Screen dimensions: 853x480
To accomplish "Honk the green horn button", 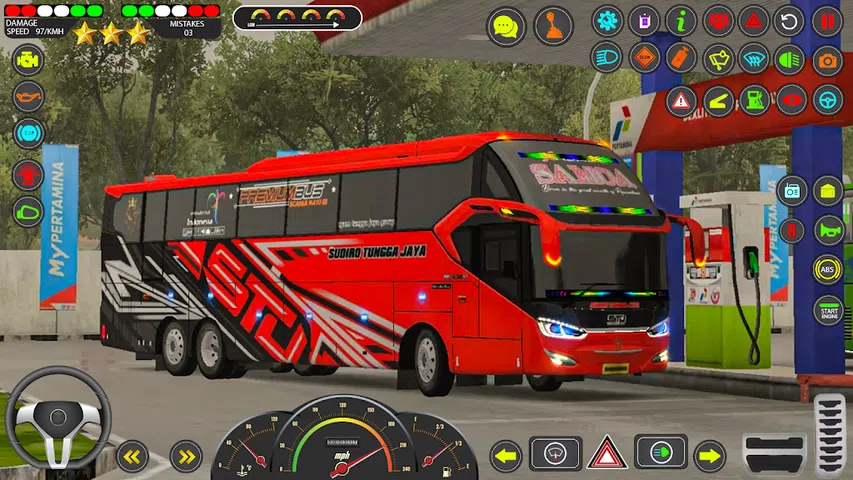I will coord(827,230).
